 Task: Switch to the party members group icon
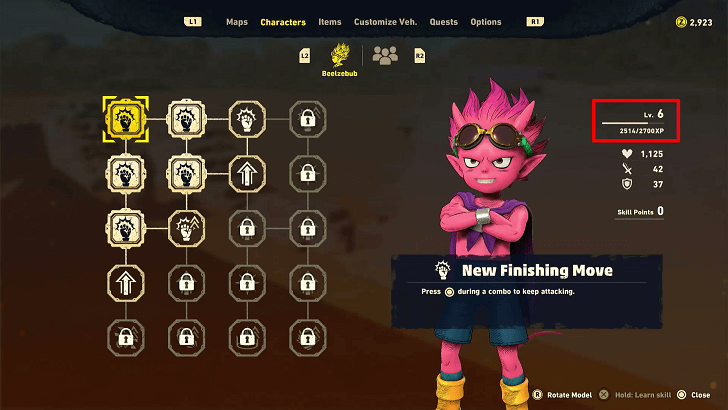[384, 55]
